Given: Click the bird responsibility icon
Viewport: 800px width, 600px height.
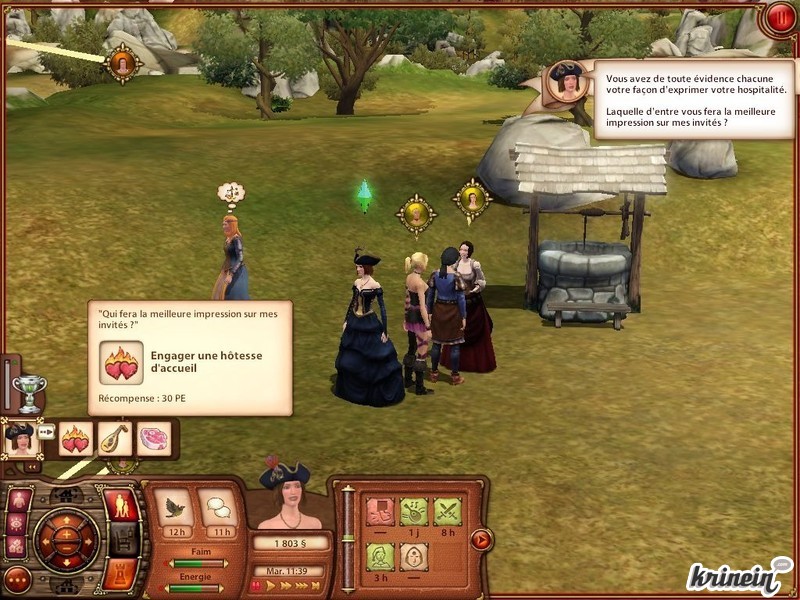Looking at the screenshot, I should pyautogui.click(x=176, y=507).
